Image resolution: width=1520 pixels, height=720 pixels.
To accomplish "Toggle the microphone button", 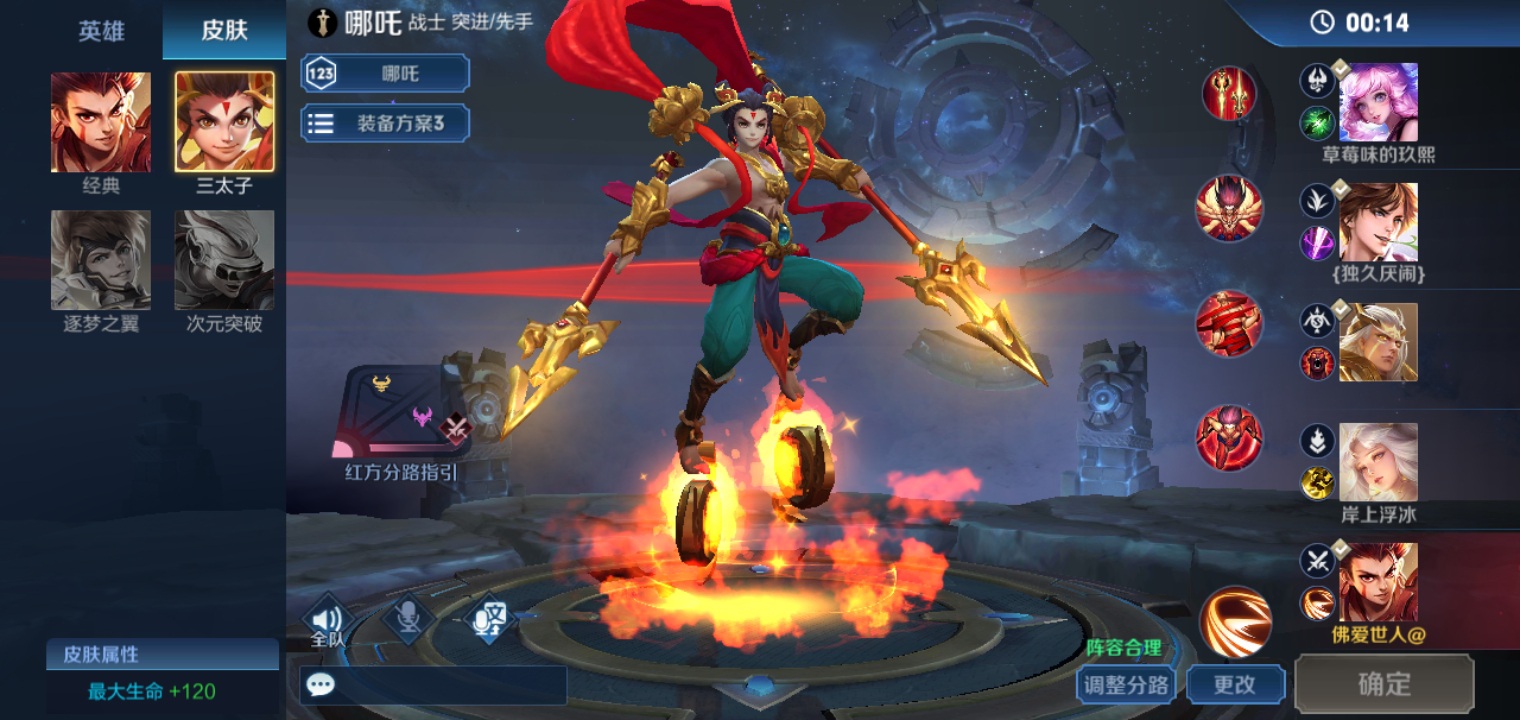I will point(408,620).
